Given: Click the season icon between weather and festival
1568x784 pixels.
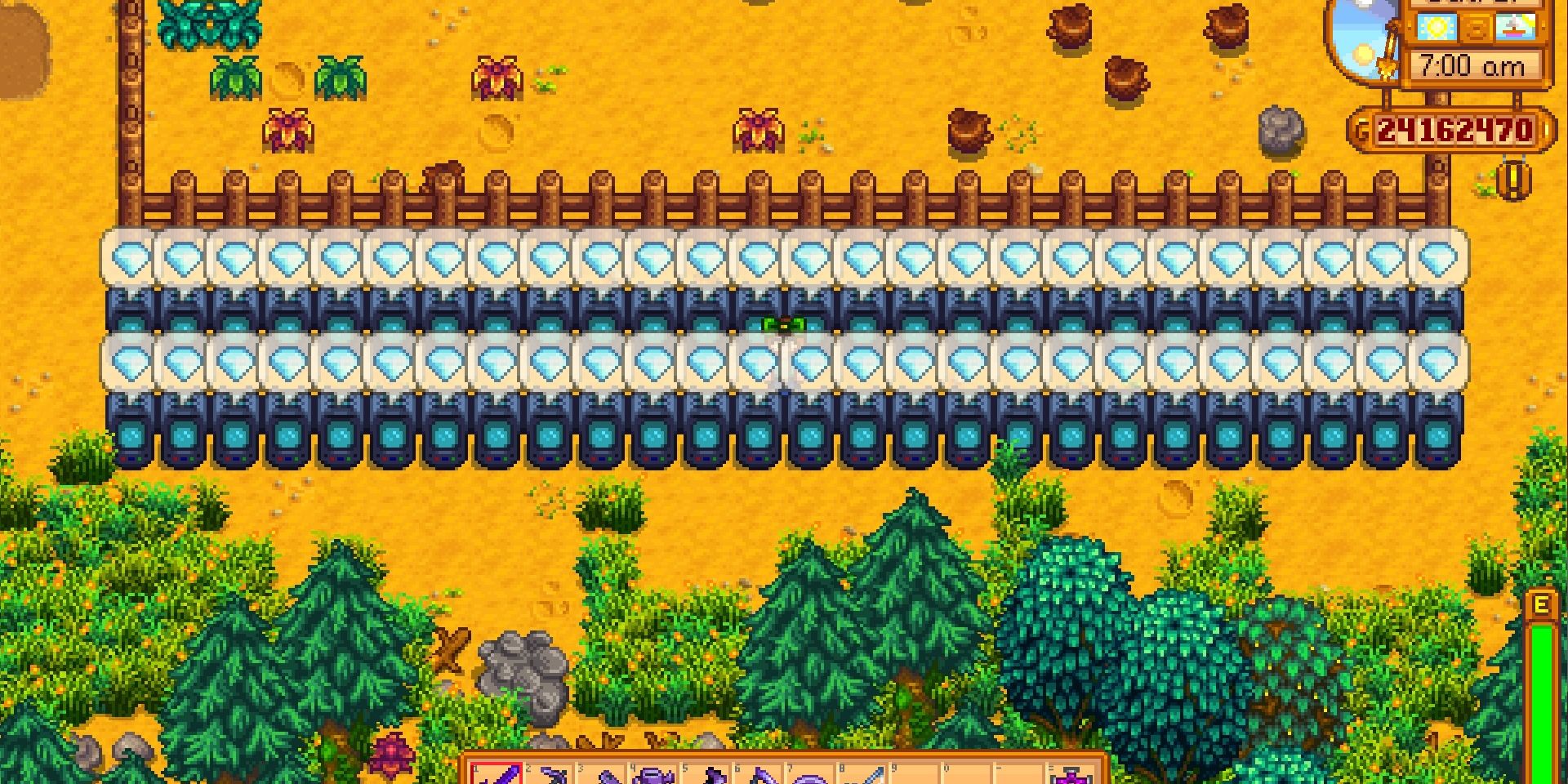Looking at the screenshot, I should 1478,28.
